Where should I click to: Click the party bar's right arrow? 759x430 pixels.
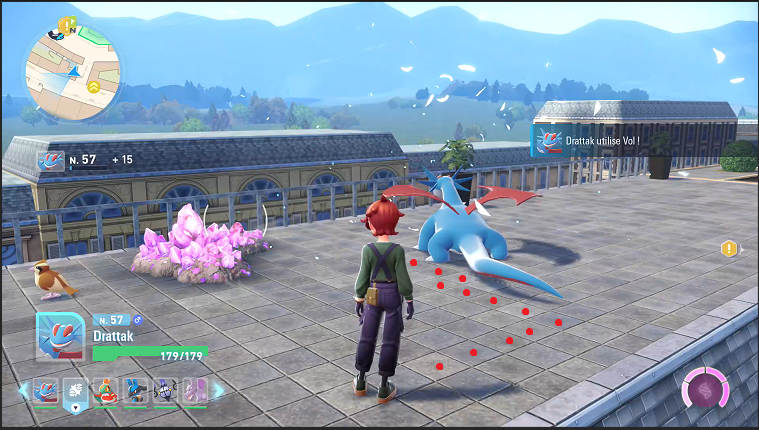[219, 391]
